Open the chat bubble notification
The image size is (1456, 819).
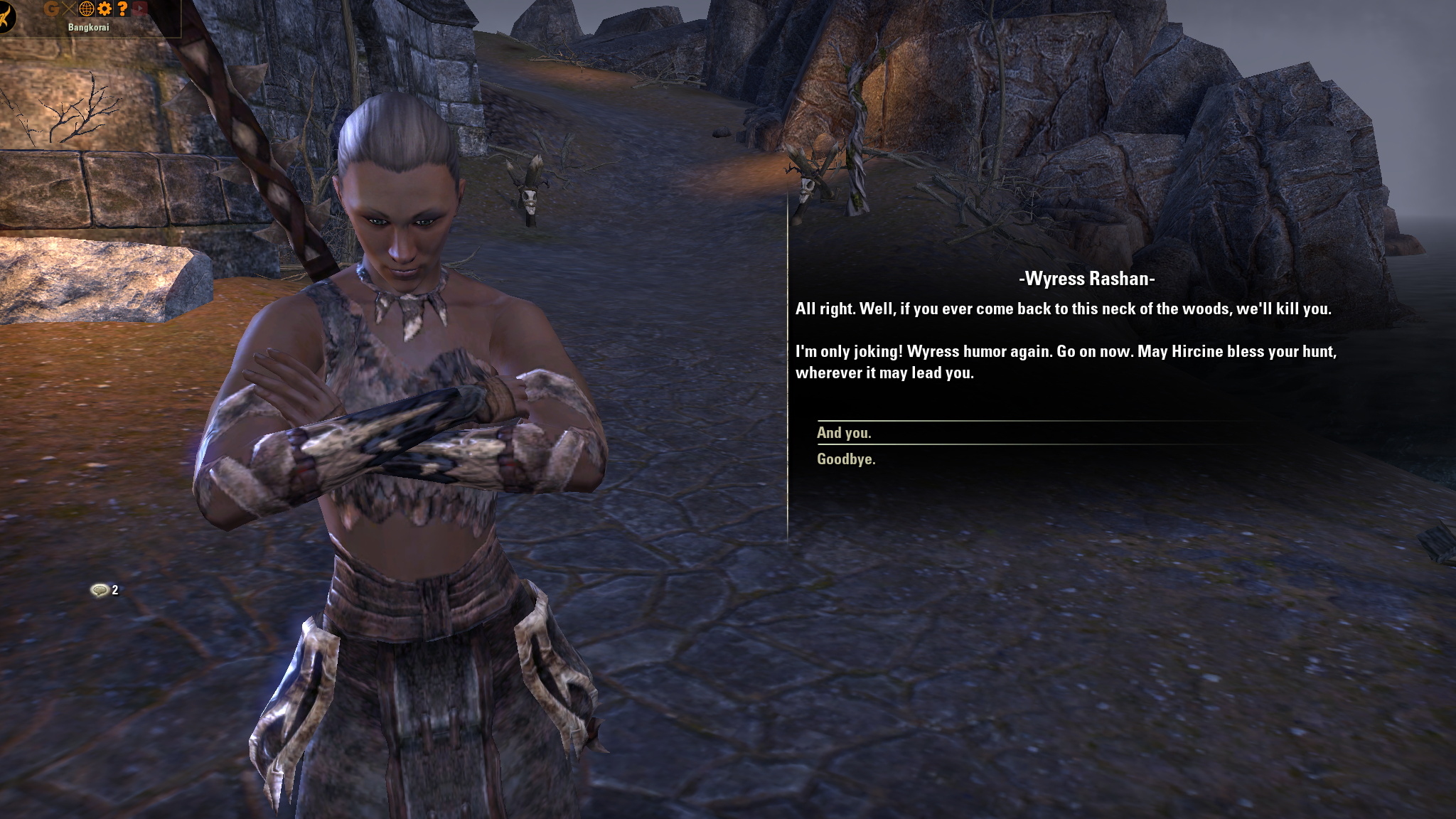tap(100, 590)
